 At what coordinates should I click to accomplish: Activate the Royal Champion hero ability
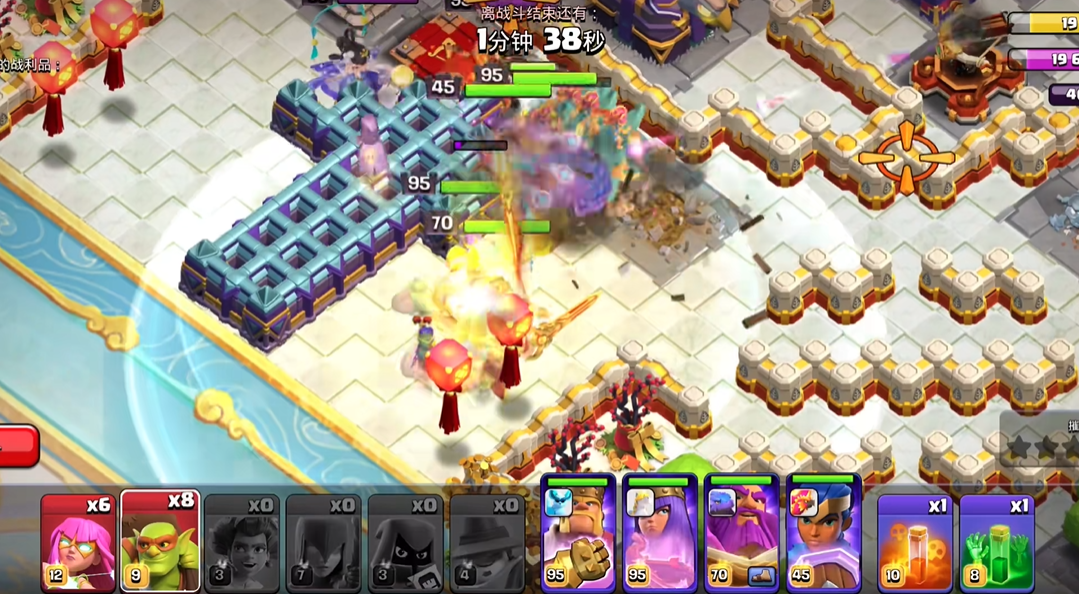823,533
